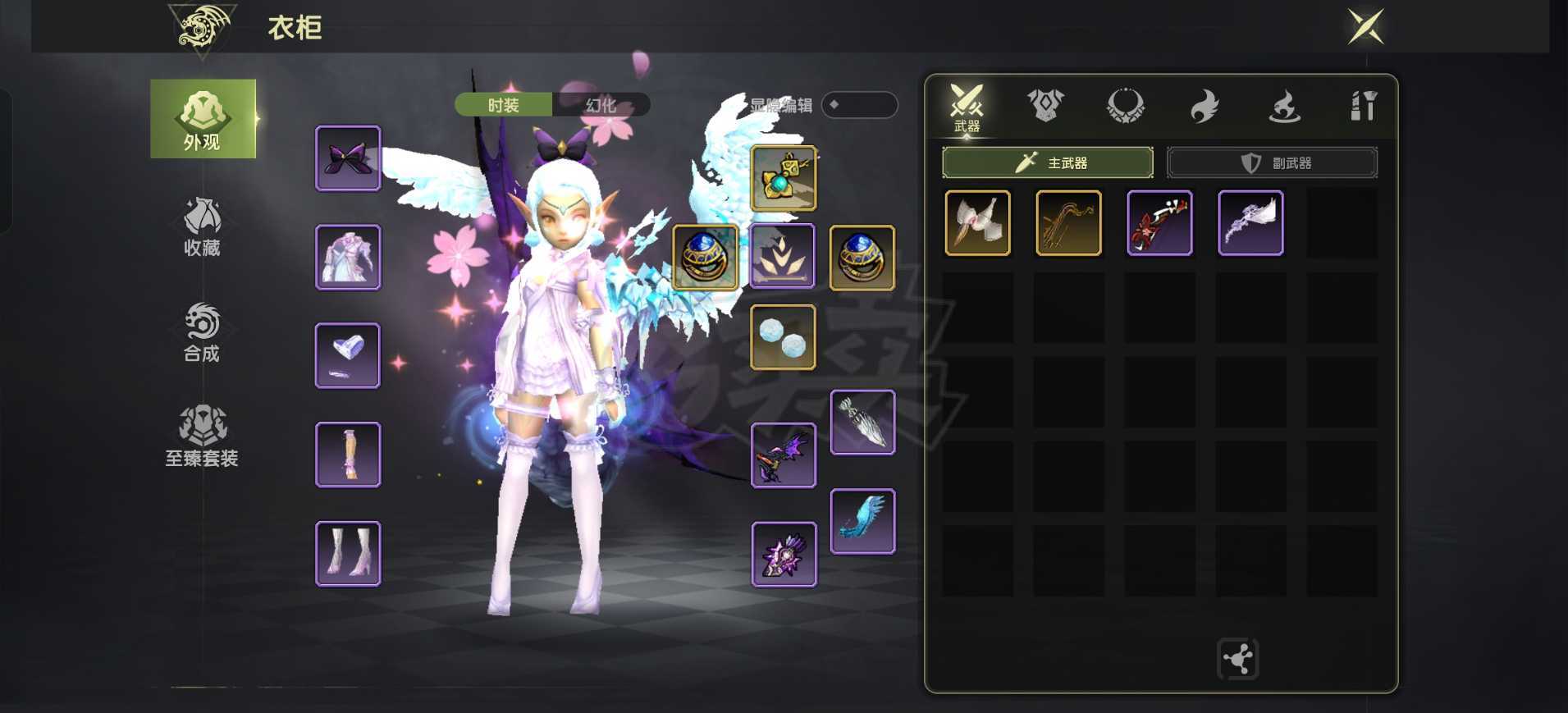Choose the red crossbow in weapon list
The height and width of the screenshot is (713, 1568).
point(1159,223)
